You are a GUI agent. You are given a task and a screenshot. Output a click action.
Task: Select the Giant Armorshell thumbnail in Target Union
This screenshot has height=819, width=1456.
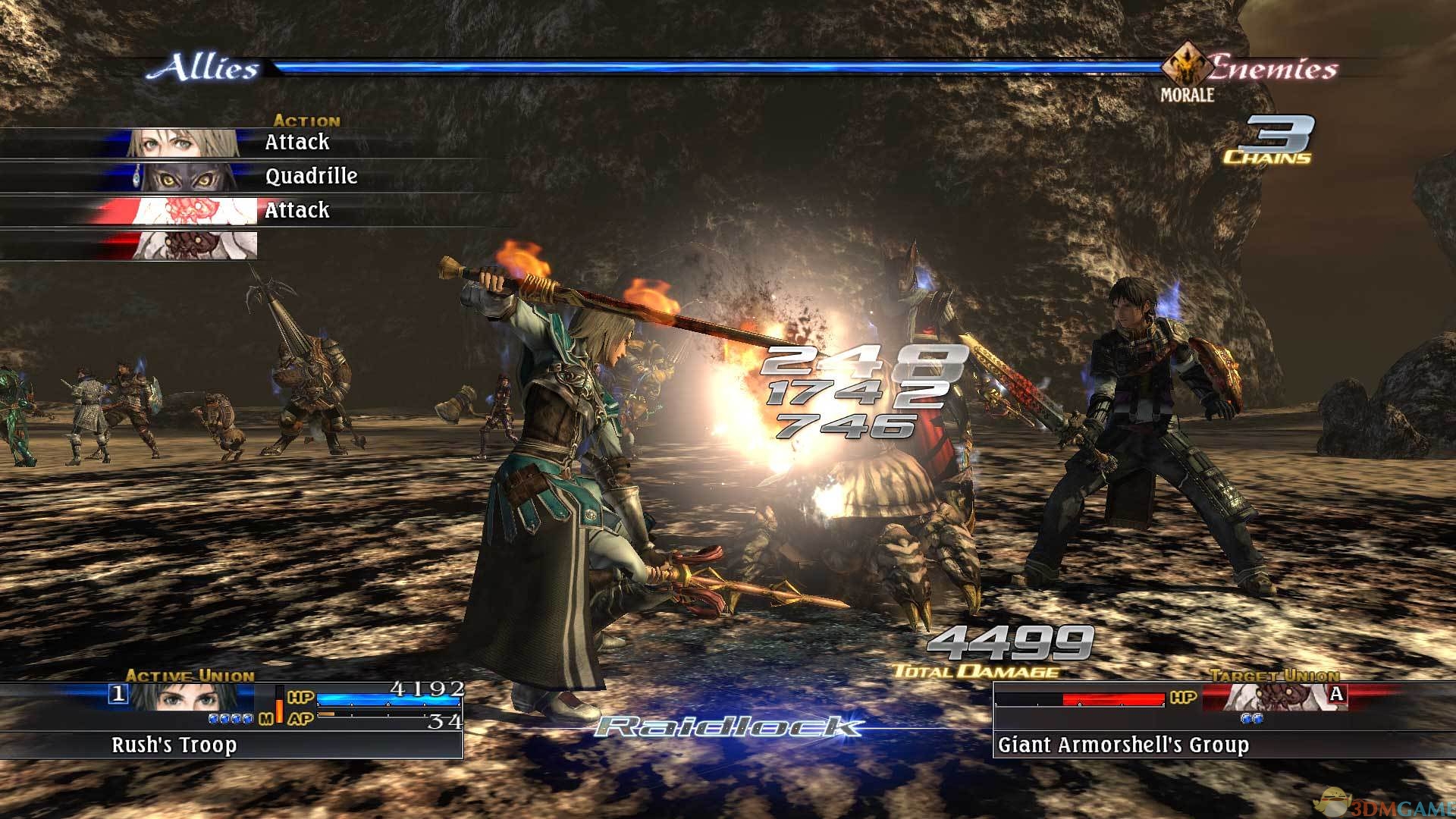(1267, 697)
